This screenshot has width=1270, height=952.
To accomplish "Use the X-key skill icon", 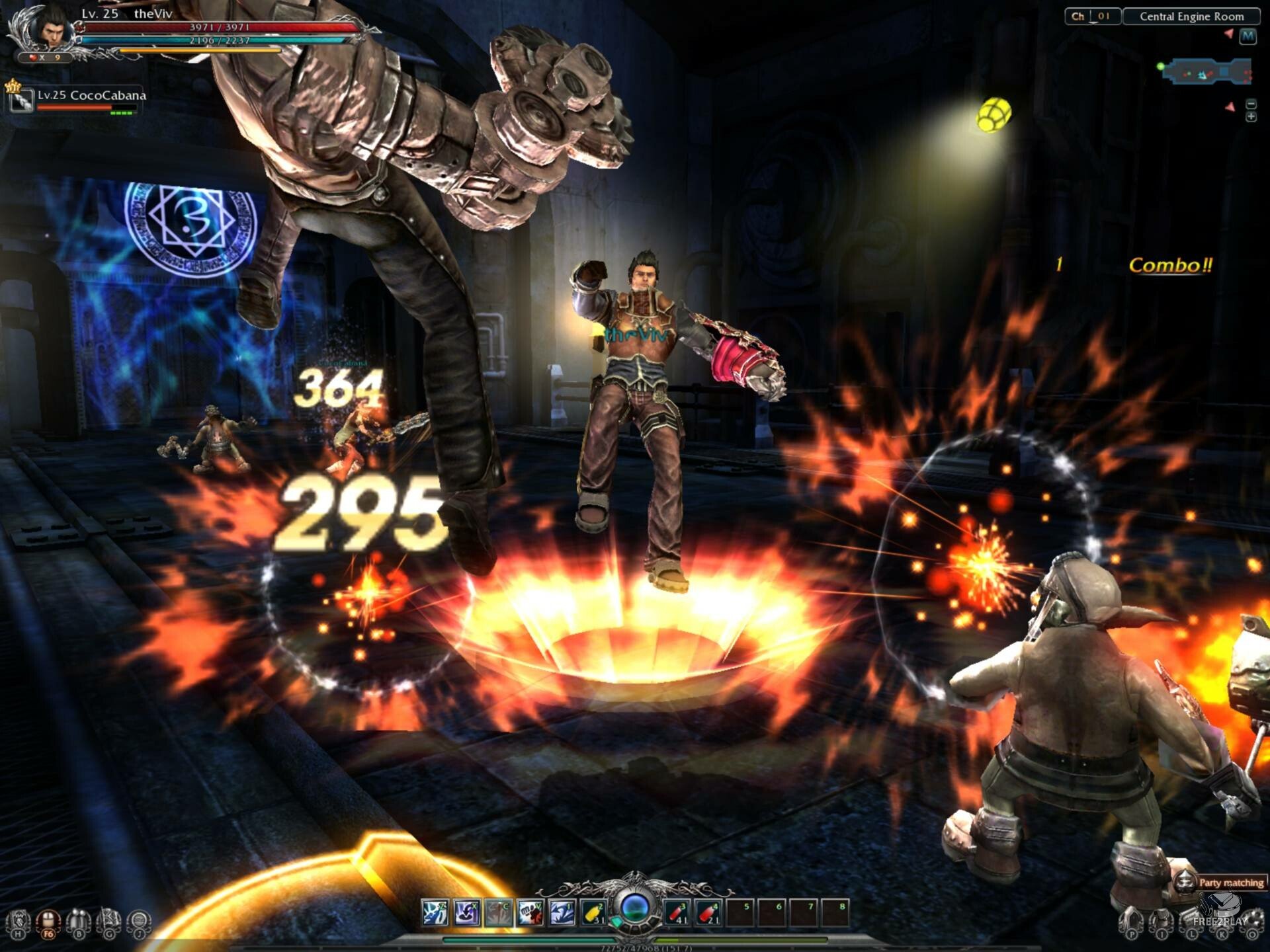I will click(466, 913).
